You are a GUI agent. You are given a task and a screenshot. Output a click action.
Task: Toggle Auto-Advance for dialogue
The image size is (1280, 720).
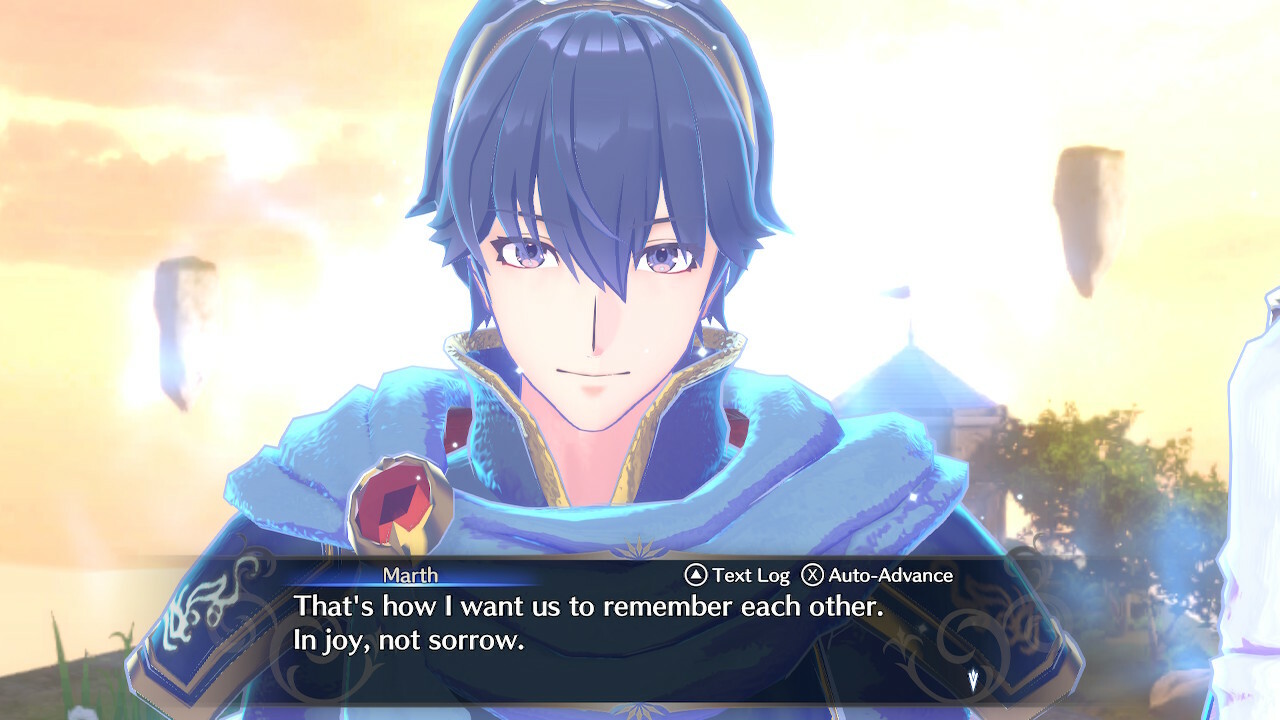tap(877, 575)
